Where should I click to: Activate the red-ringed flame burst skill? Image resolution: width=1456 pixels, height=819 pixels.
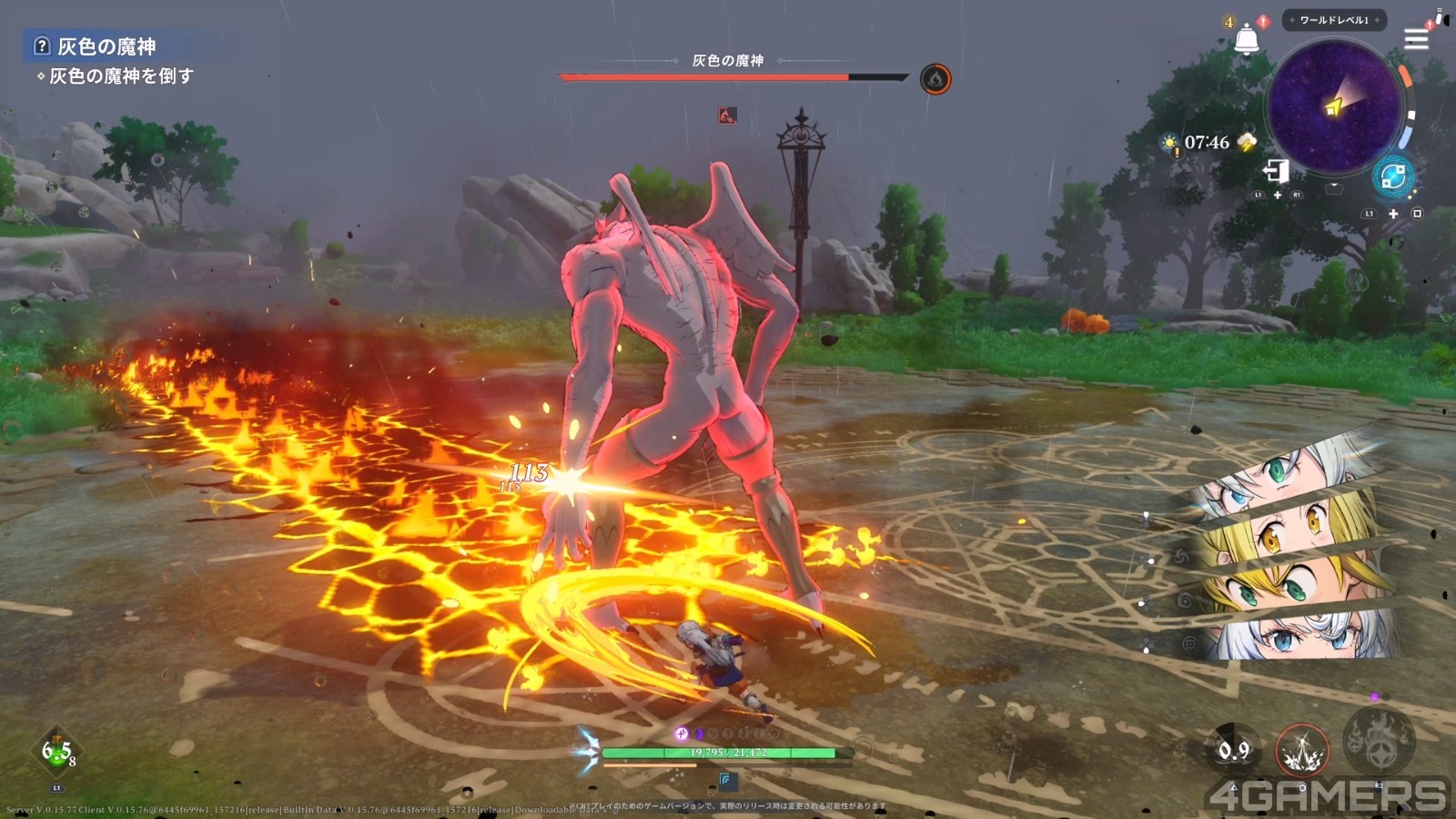[x=1302, y=751]
